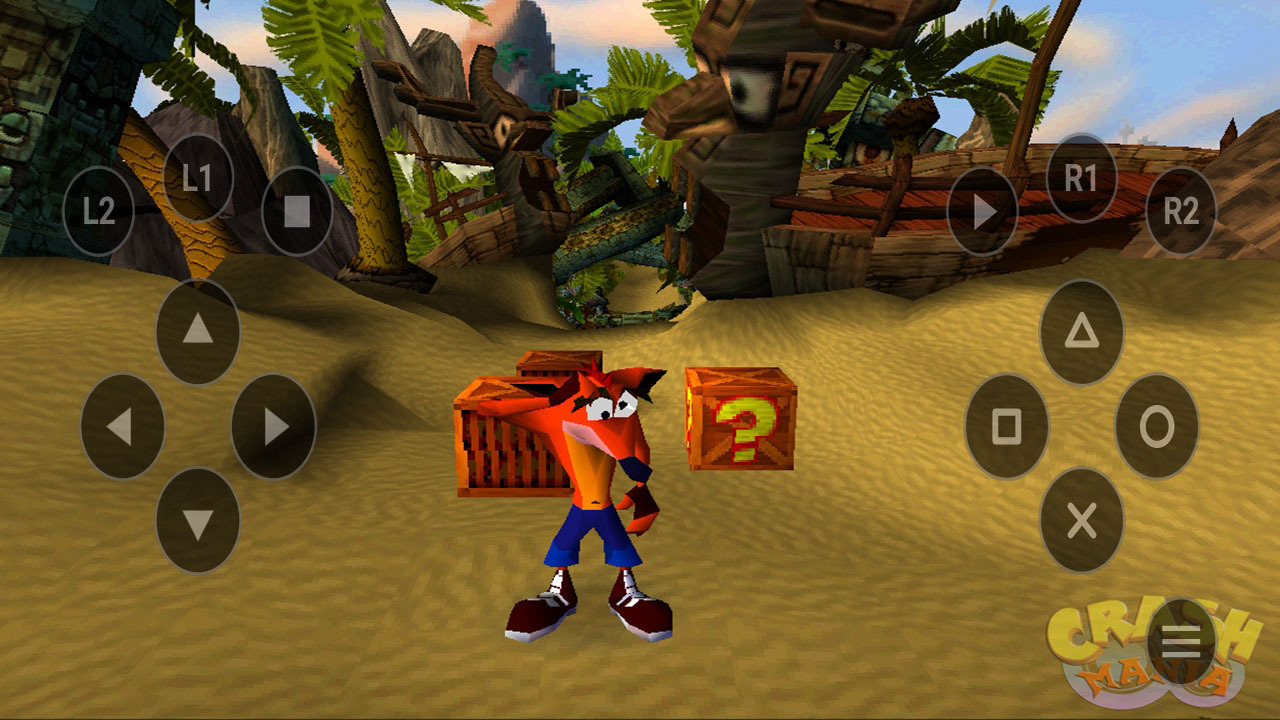Tap the R2 shoulder button
1280x720 pixels.
point(1181,211)
